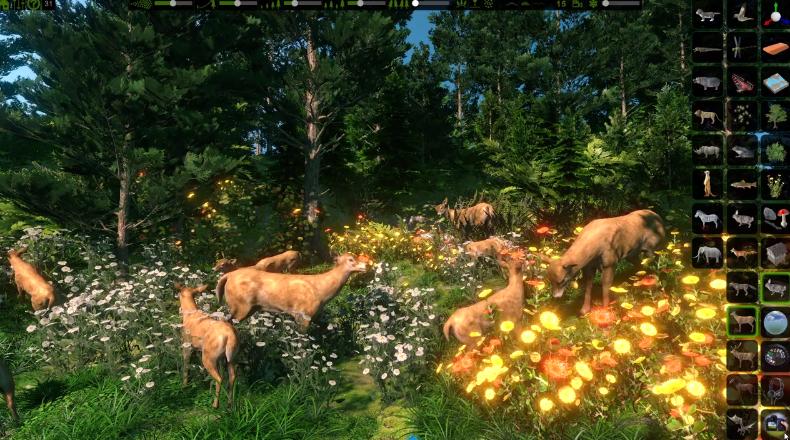Pick the dragonfly insect icon
790x440 pixels.
742,48
